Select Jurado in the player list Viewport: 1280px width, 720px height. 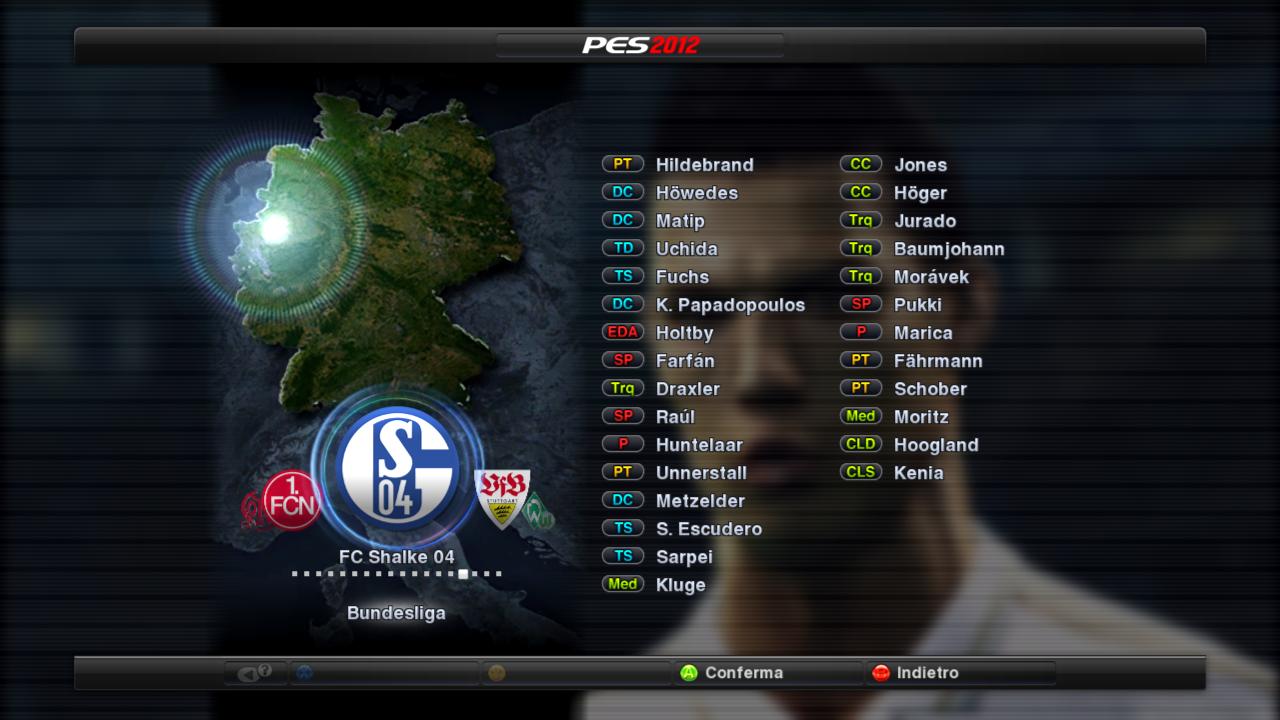pos(925,221)
